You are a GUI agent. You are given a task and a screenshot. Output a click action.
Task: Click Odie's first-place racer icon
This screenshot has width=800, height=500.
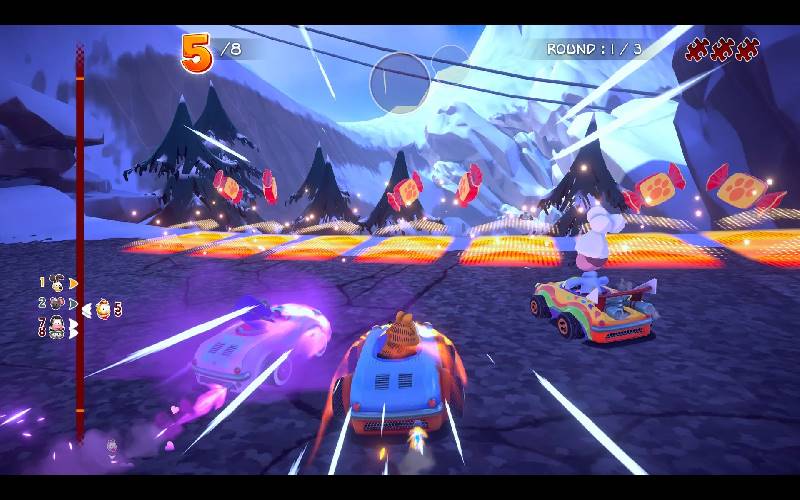(58, 282)
